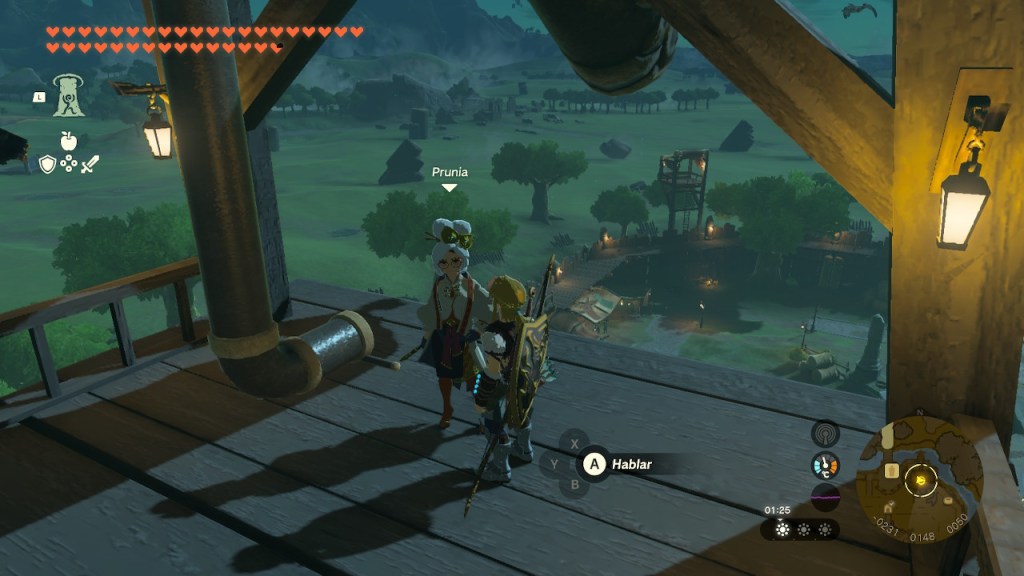Choose the sword weapon icon
Viewport: 1024px width, 576px height.
click(90, 163)
